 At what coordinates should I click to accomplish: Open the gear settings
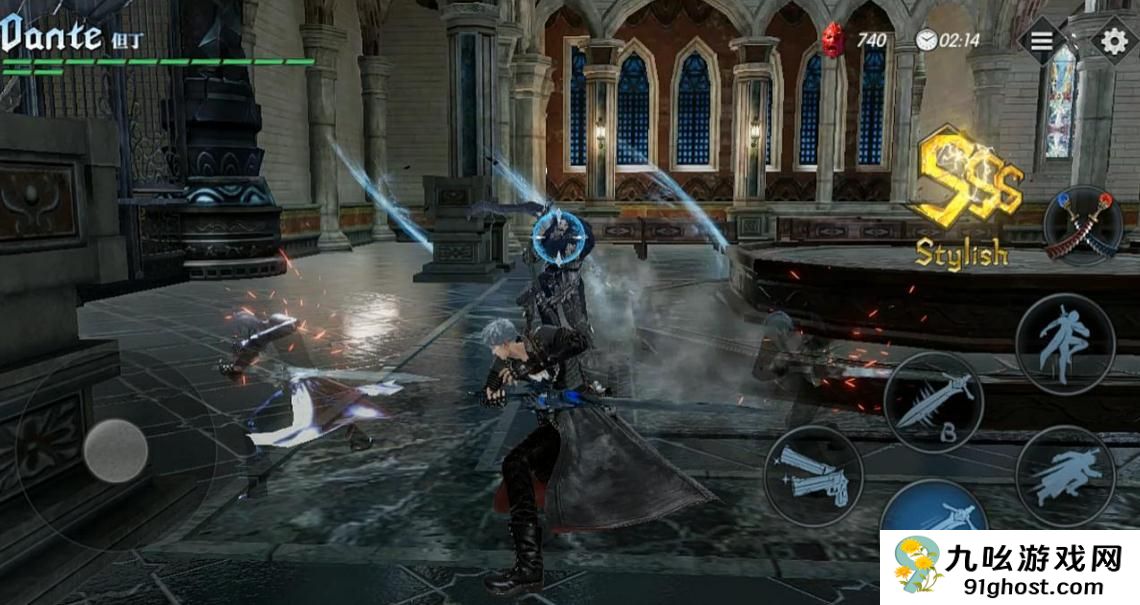(x=1113, y=41)
